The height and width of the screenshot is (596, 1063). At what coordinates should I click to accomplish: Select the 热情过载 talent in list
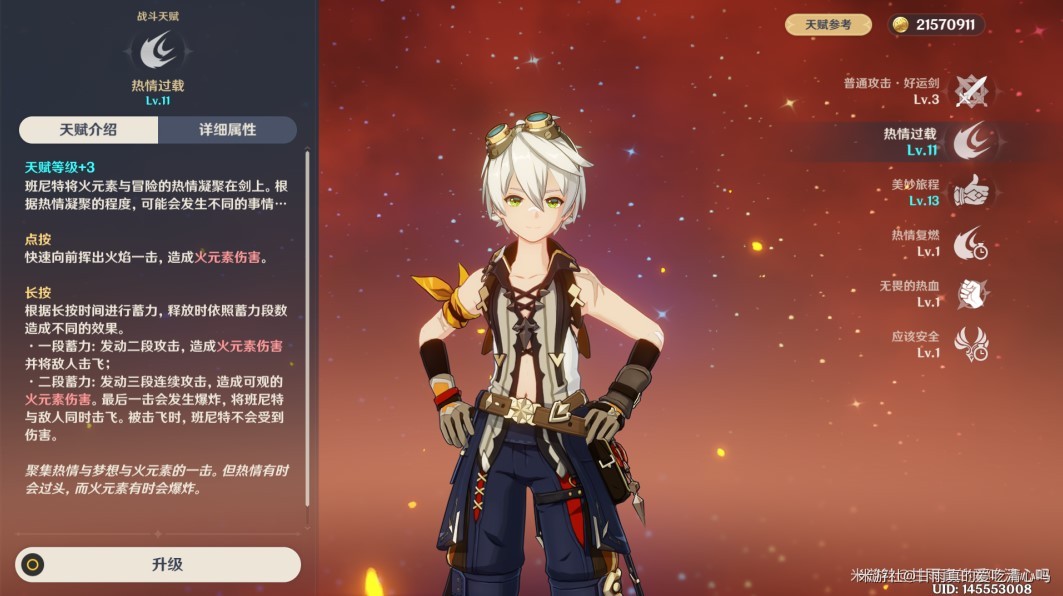969,141
